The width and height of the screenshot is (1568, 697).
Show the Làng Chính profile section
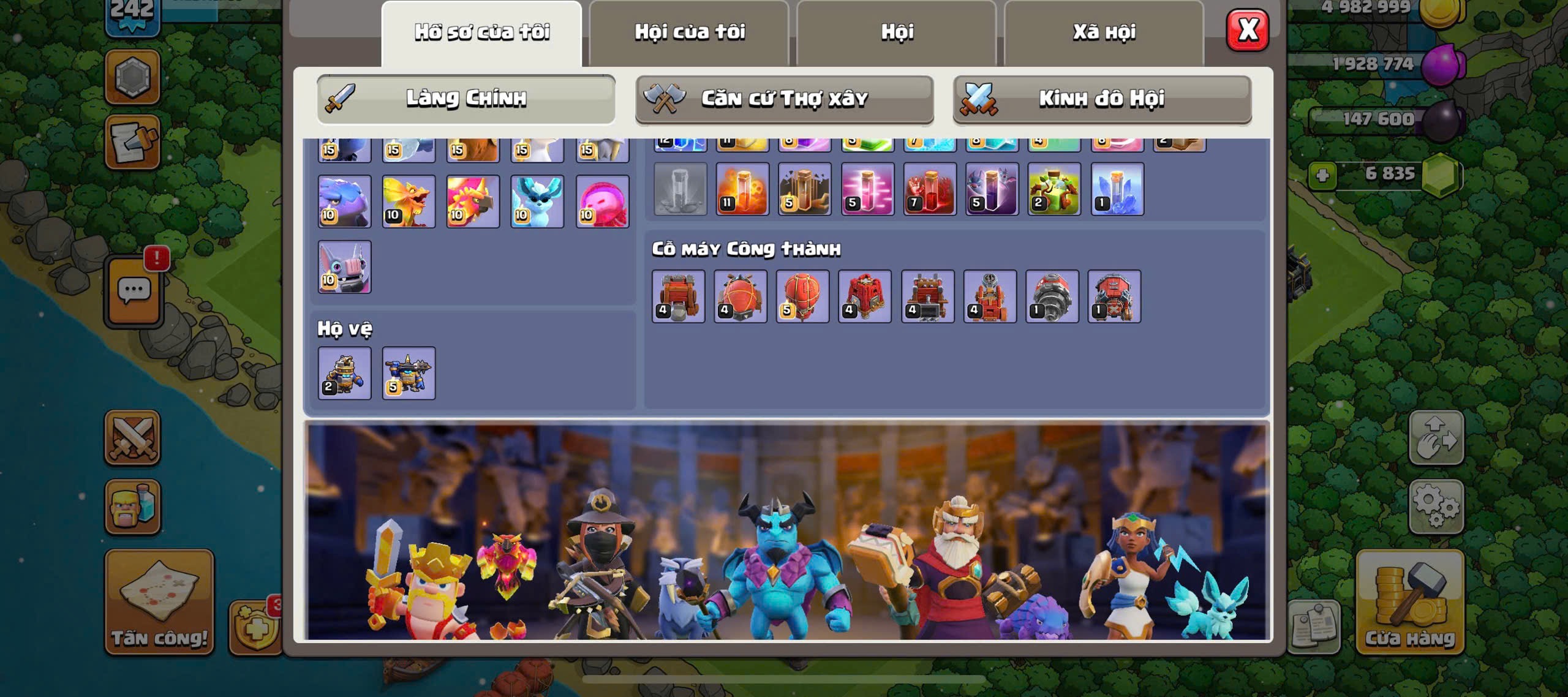point(466,99)
